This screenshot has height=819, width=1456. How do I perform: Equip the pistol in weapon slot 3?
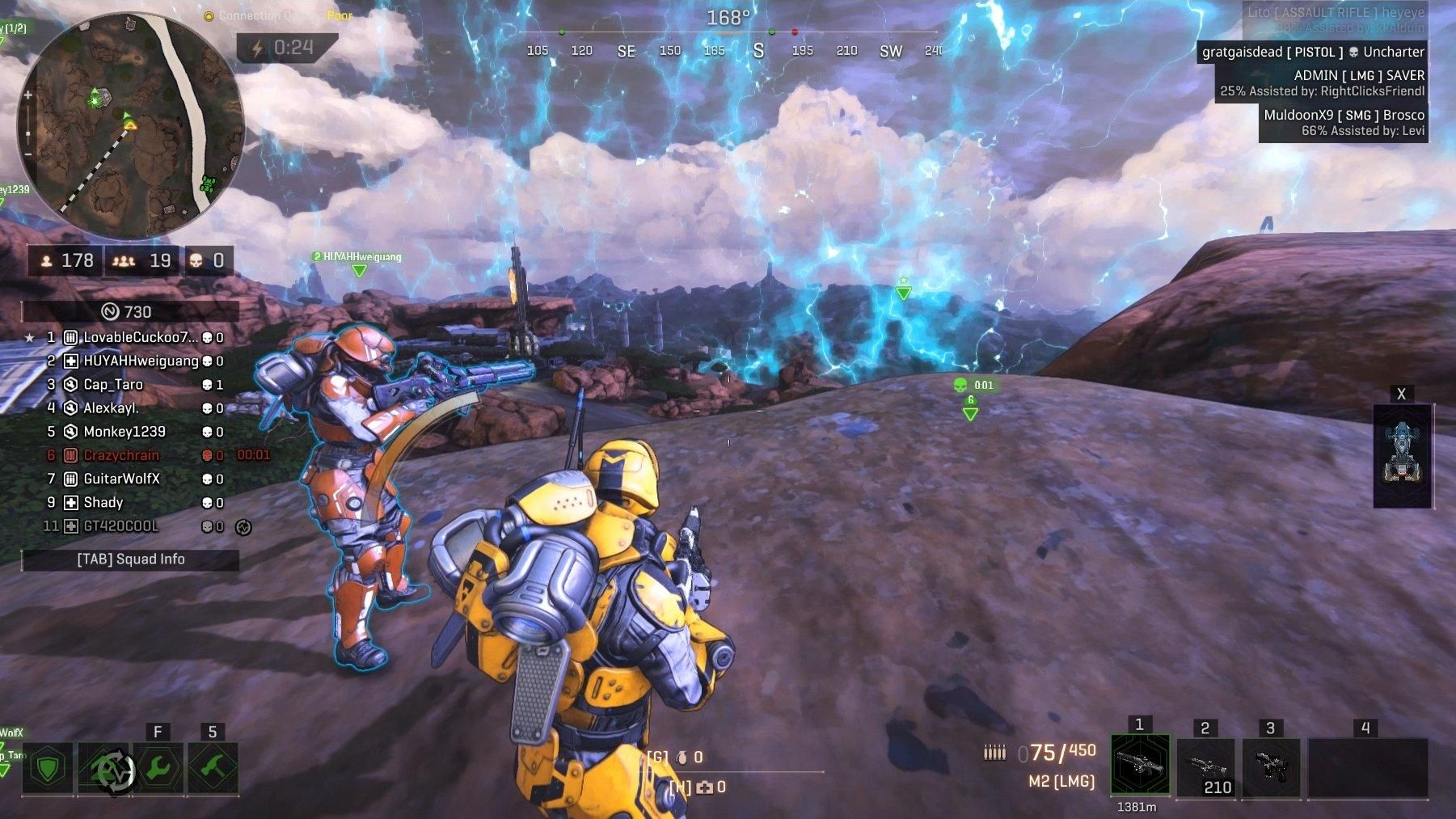[1271, 768]
